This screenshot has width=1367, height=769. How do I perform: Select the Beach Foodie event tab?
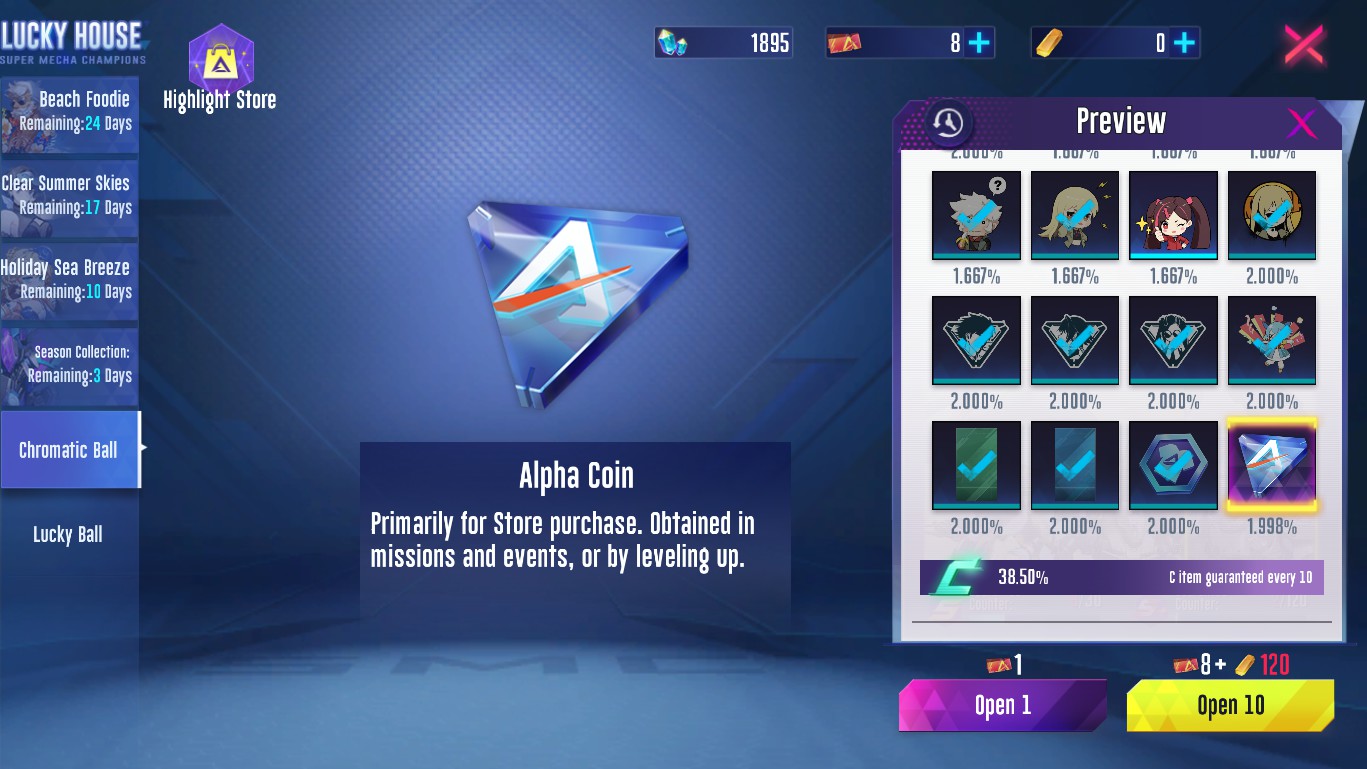point(70,113)
